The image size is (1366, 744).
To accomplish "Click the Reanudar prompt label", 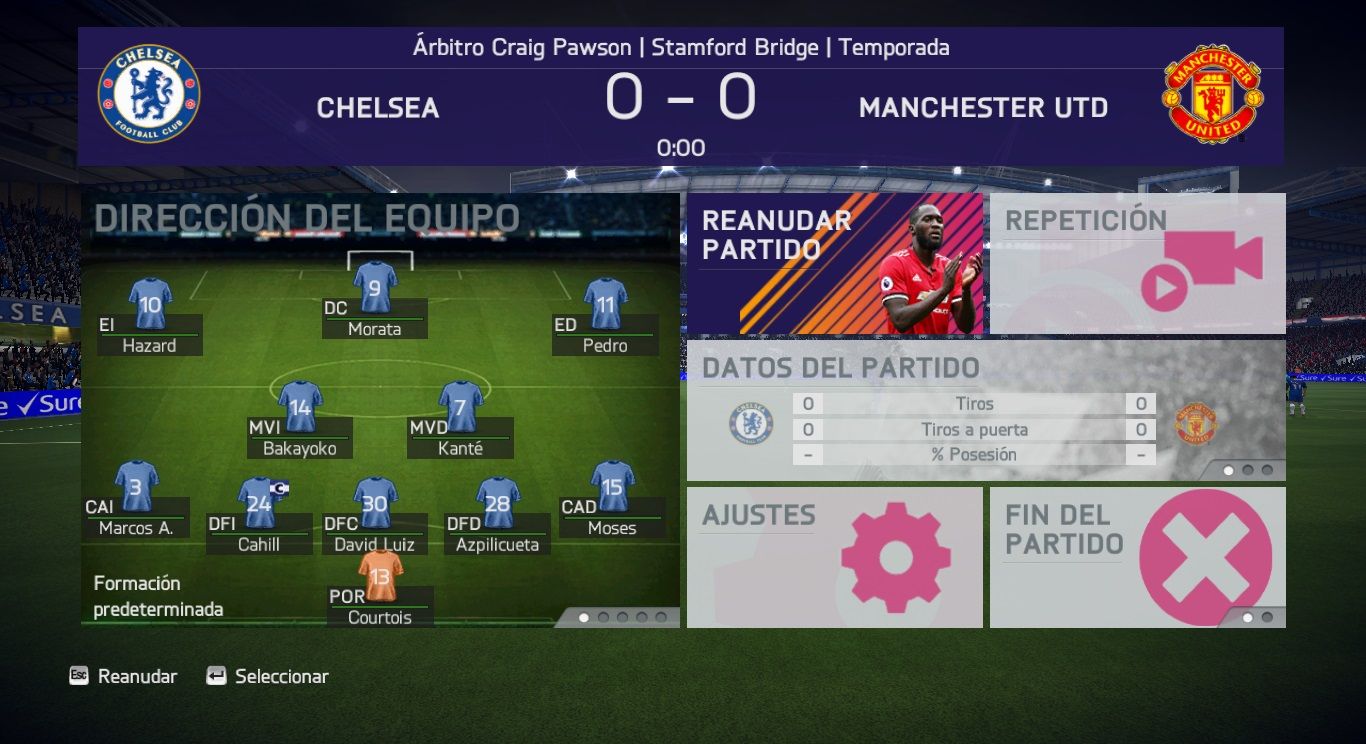I will tap(137, 677).
